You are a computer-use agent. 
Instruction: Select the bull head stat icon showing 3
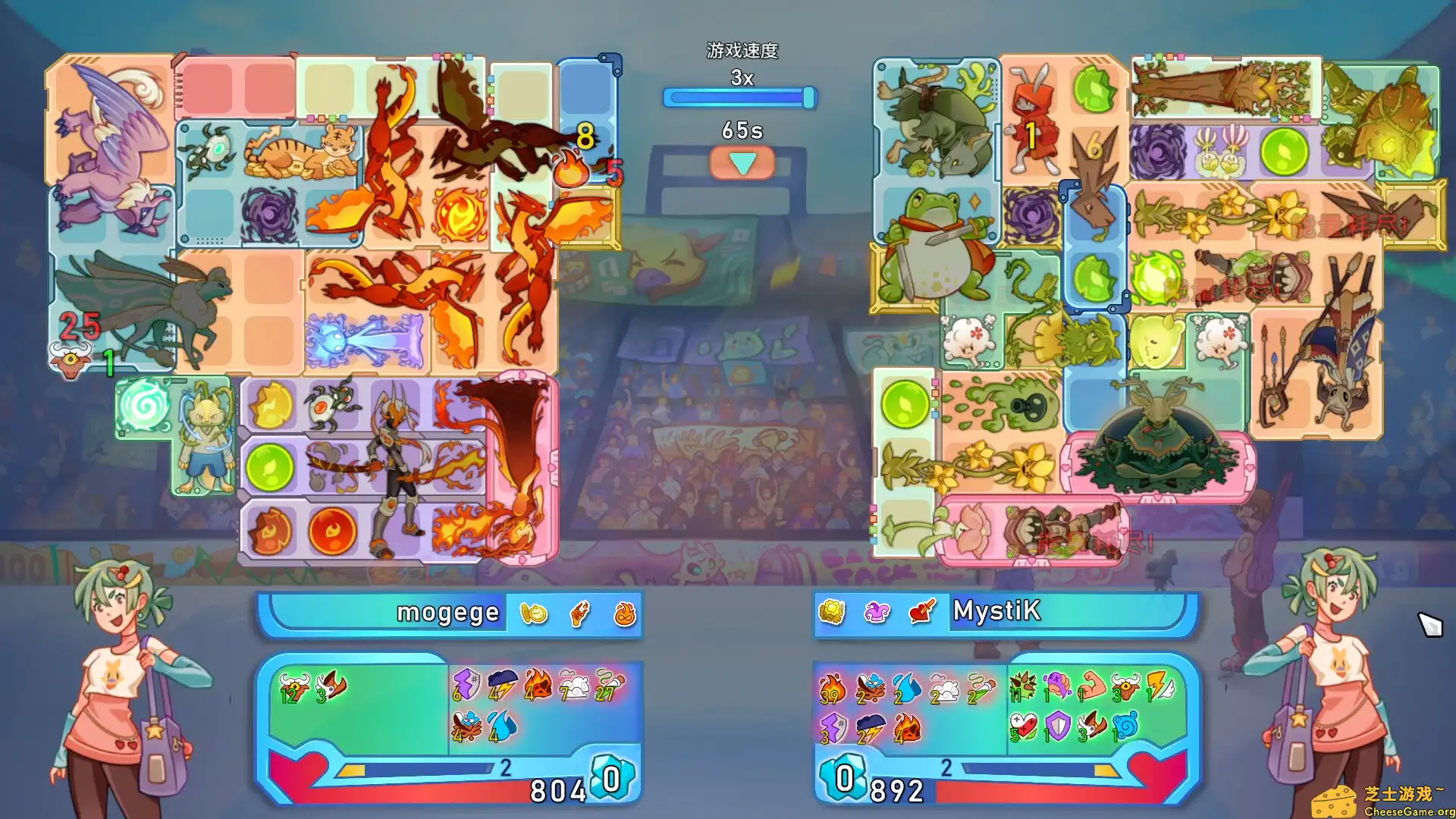click(x=1124, y=686)
